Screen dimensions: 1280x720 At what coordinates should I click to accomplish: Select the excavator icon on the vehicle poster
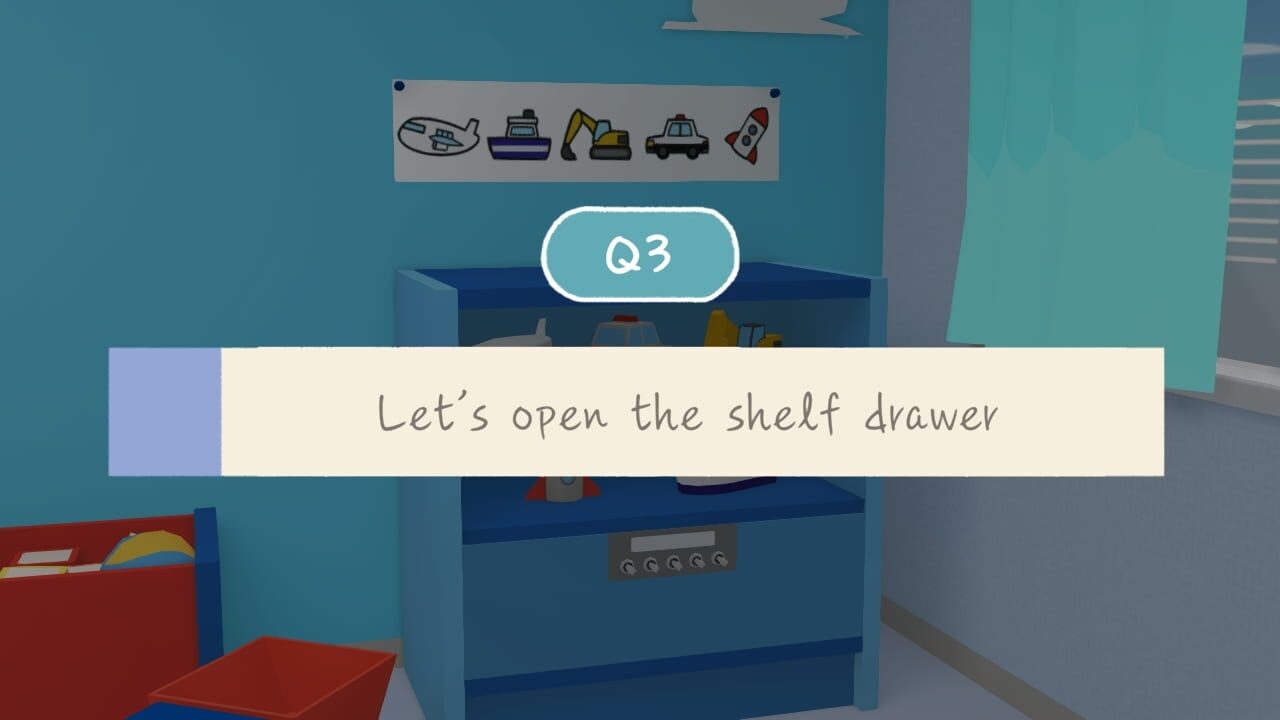(x=598, y=135)
